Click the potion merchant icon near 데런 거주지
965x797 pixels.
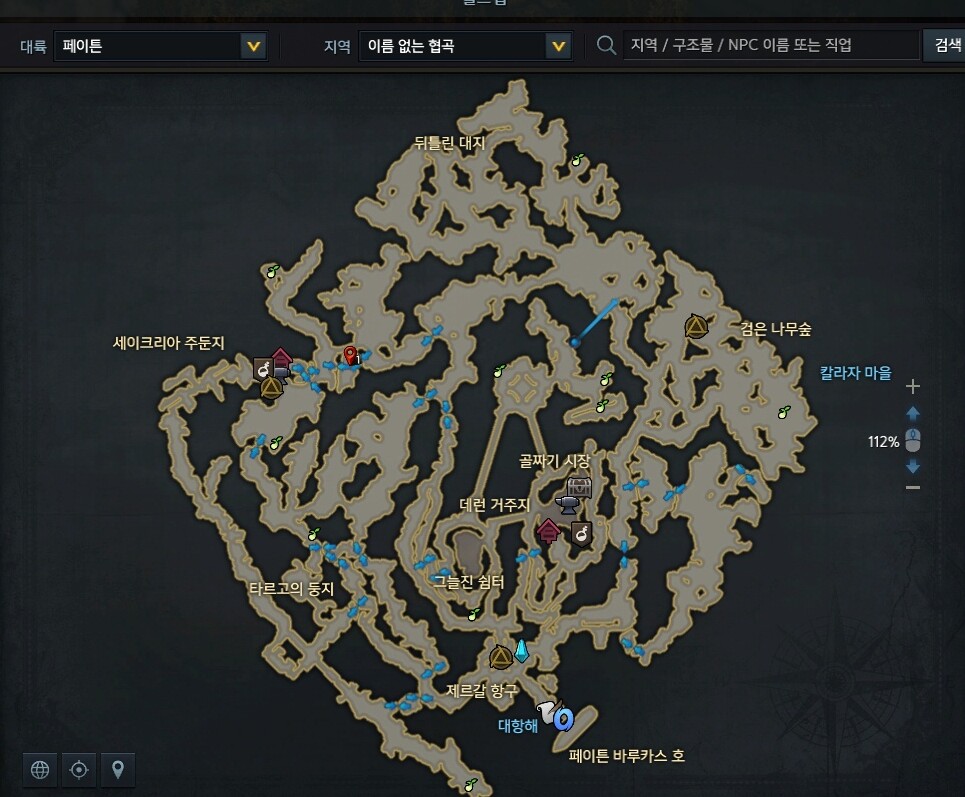click(x=581, y=534)
